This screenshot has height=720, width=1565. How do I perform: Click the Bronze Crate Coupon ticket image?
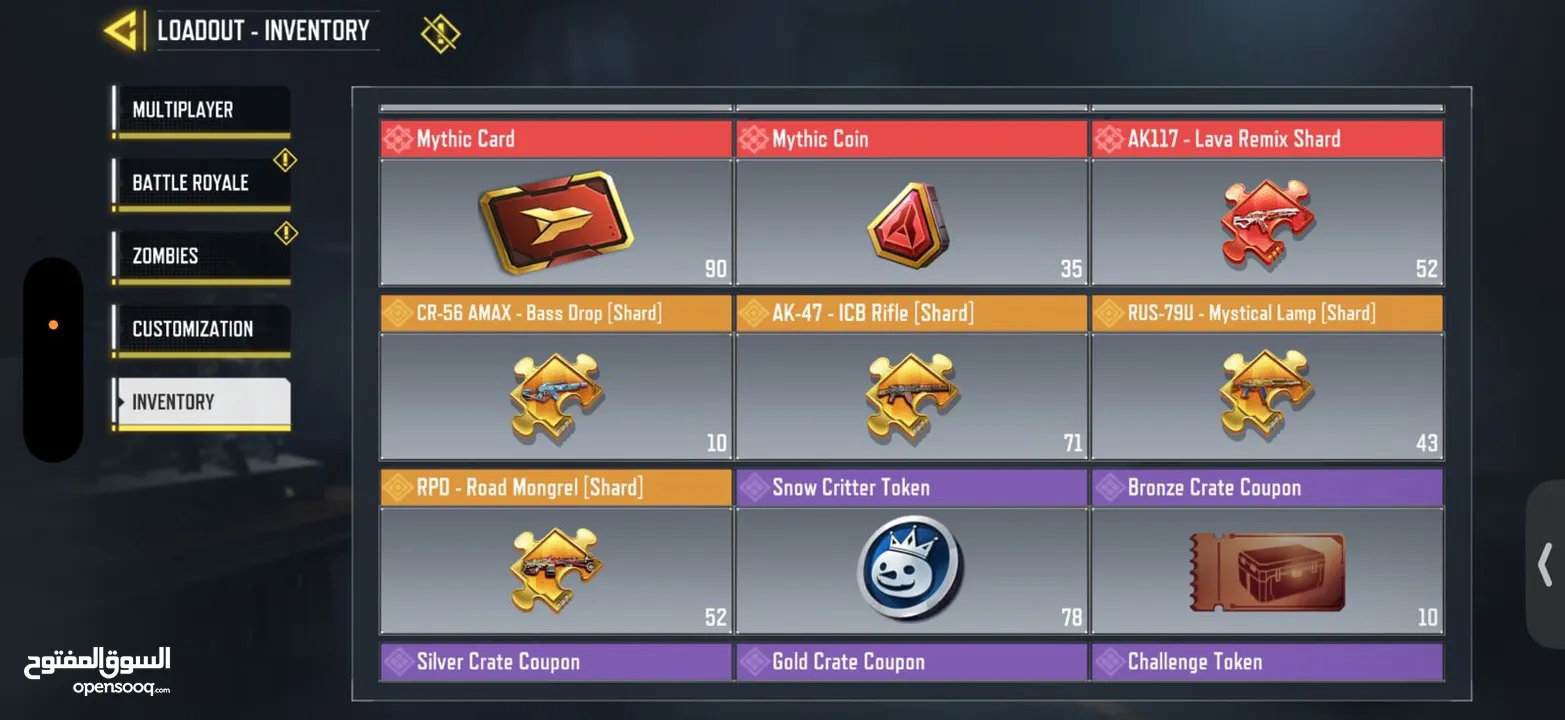[x=1267, y=570]
